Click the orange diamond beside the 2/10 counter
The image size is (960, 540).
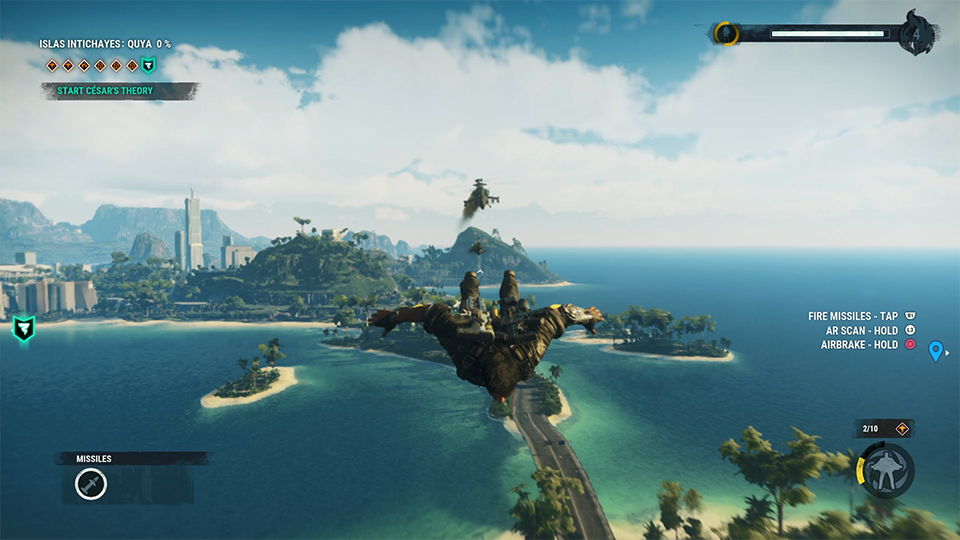point(902,429)
